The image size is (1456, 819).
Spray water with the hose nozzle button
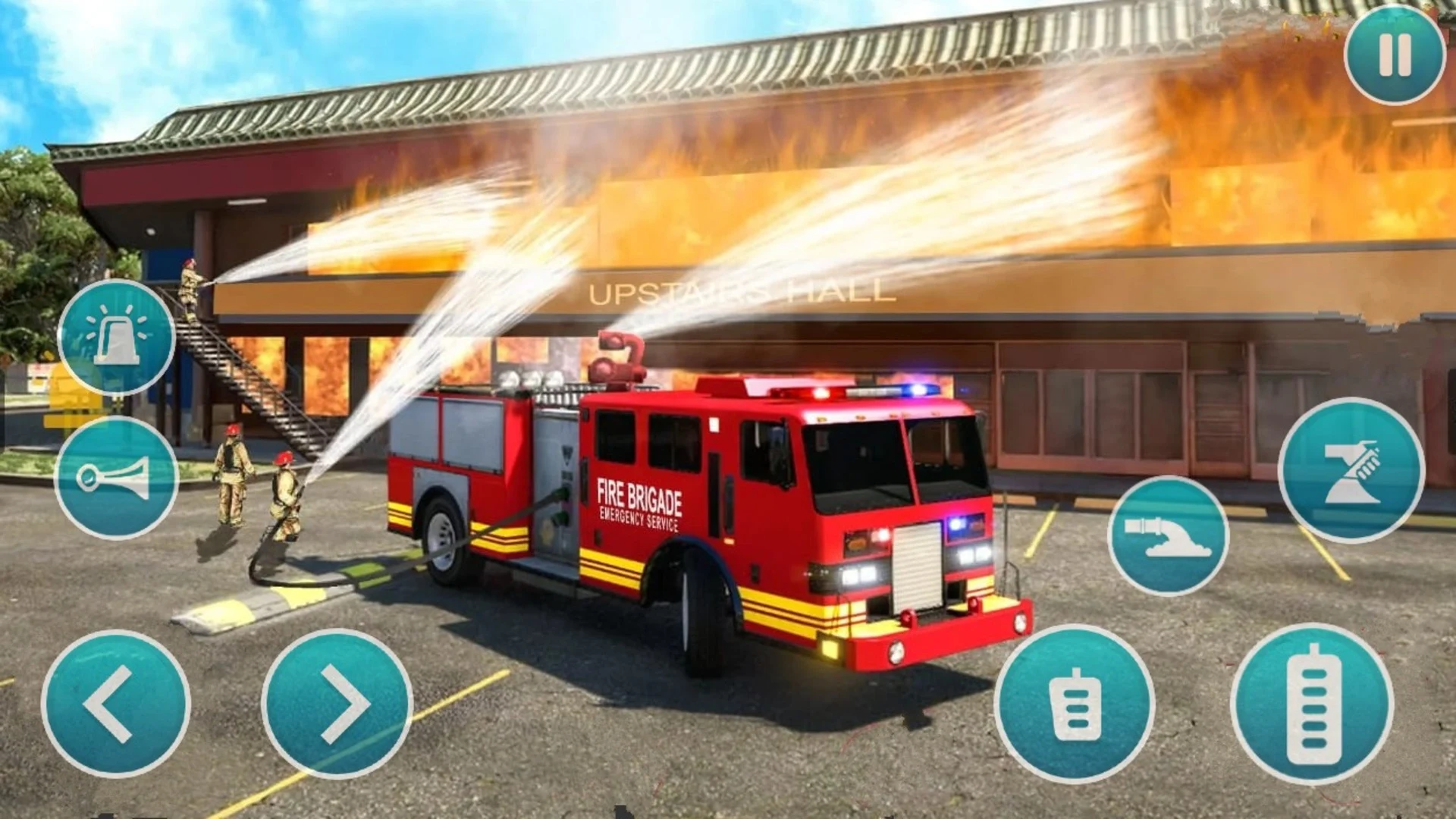[x=1168, y=536]
